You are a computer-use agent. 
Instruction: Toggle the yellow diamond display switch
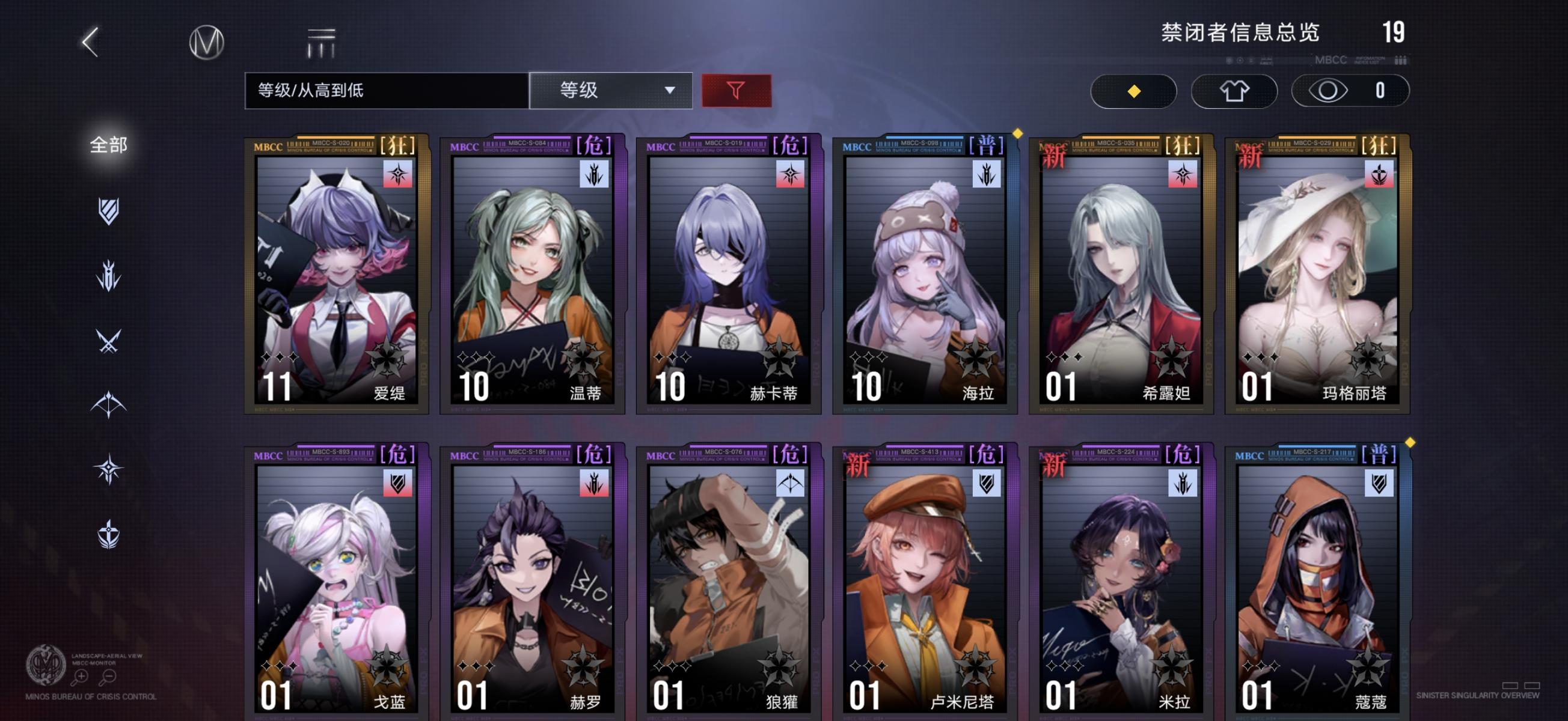1133,90
